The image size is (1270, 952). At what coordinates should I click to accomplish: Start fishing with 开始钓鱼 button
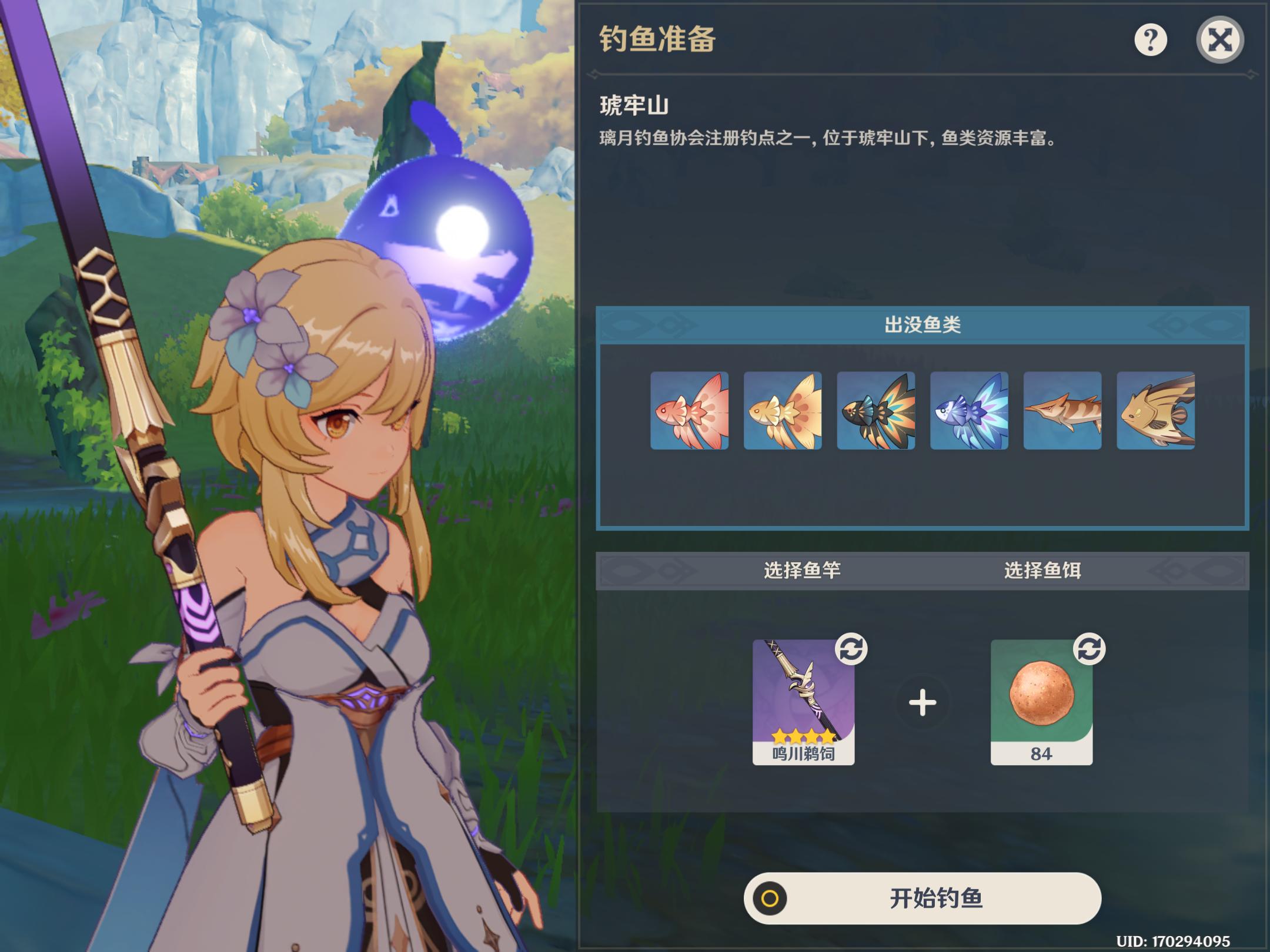click(922, 898)
